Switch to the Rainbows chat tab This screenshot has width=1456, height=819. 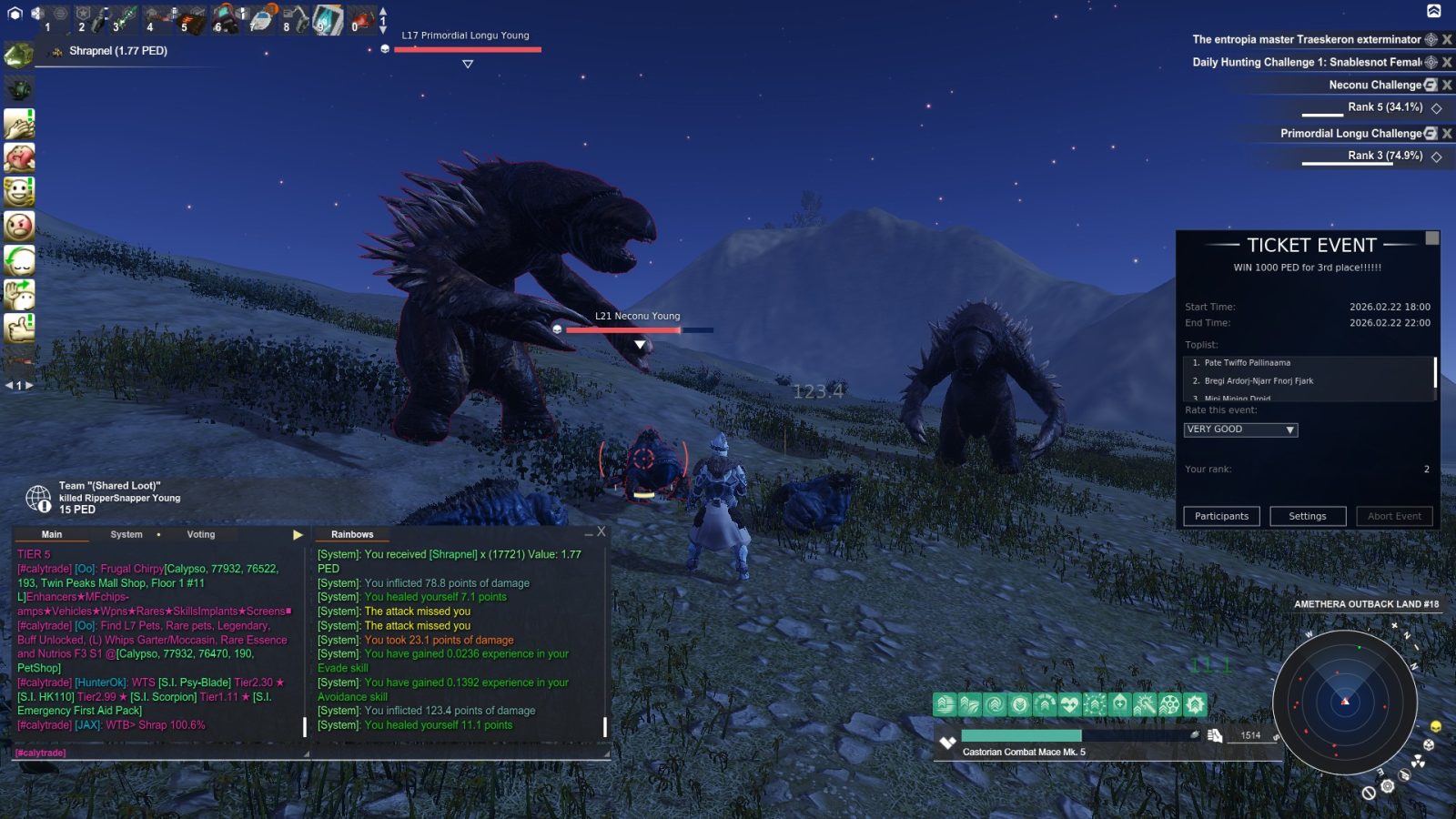coord(352,534)
